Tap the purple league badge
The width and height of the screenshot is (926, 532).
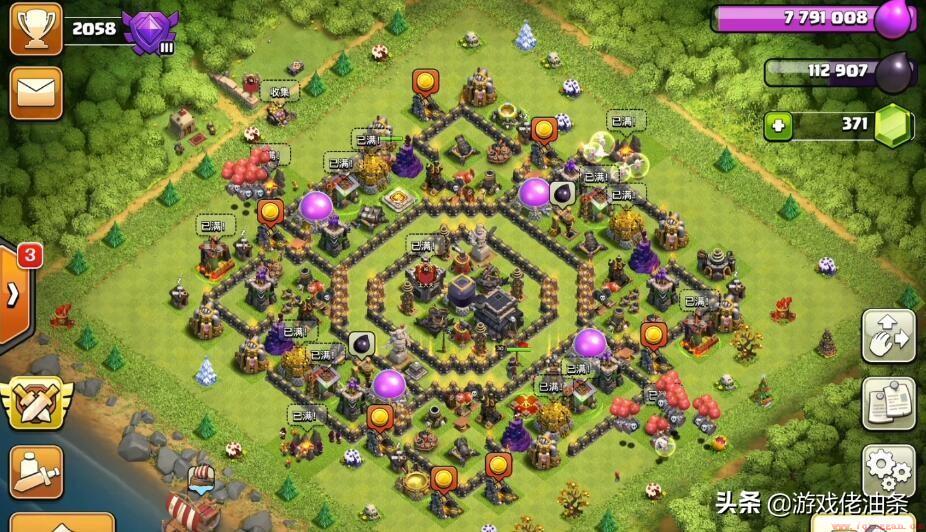pos(150,30)
